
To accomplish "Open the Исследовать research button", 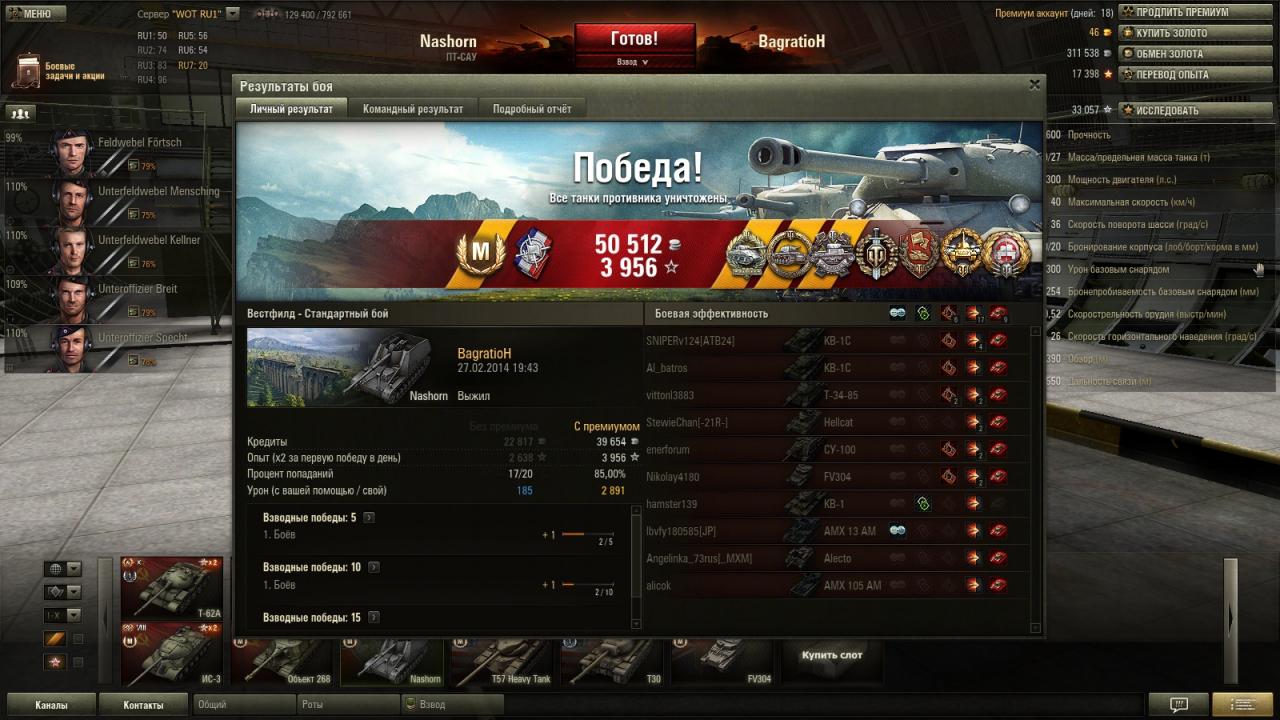I will [x=1166, y=110].
